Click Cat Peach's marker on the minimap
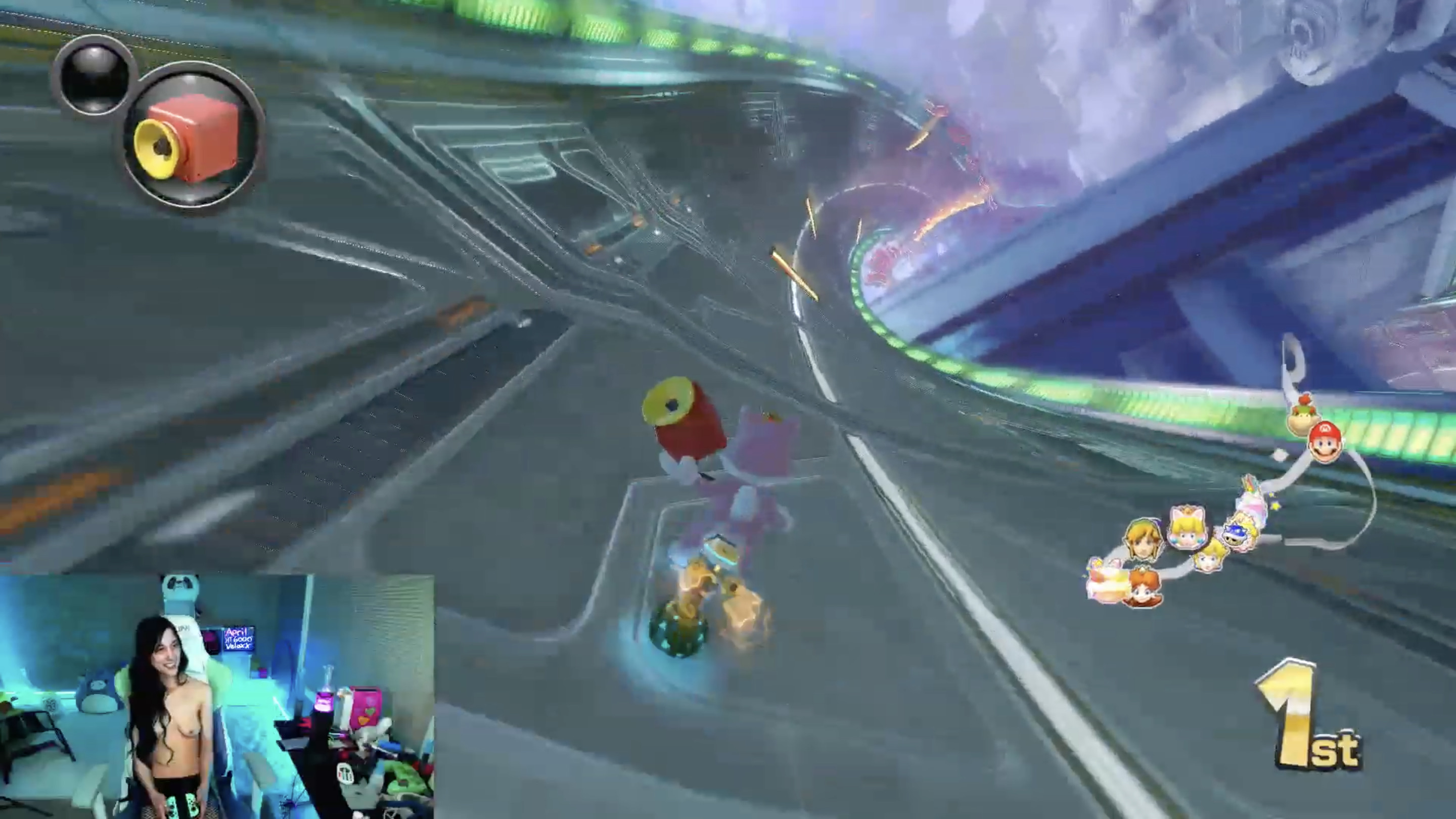1456x819 pixels. (1189, 529)
